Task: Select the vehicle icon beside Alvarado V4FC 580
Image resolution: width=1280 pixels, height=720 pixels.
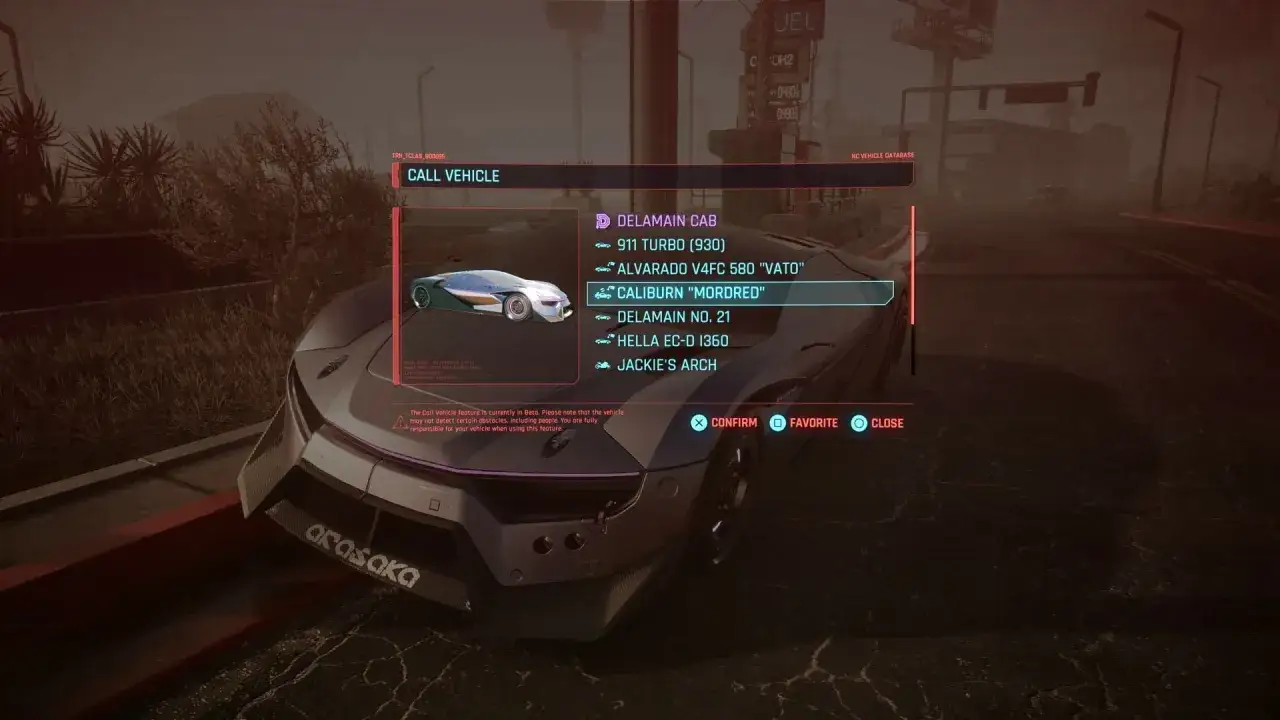Action: 601,268
